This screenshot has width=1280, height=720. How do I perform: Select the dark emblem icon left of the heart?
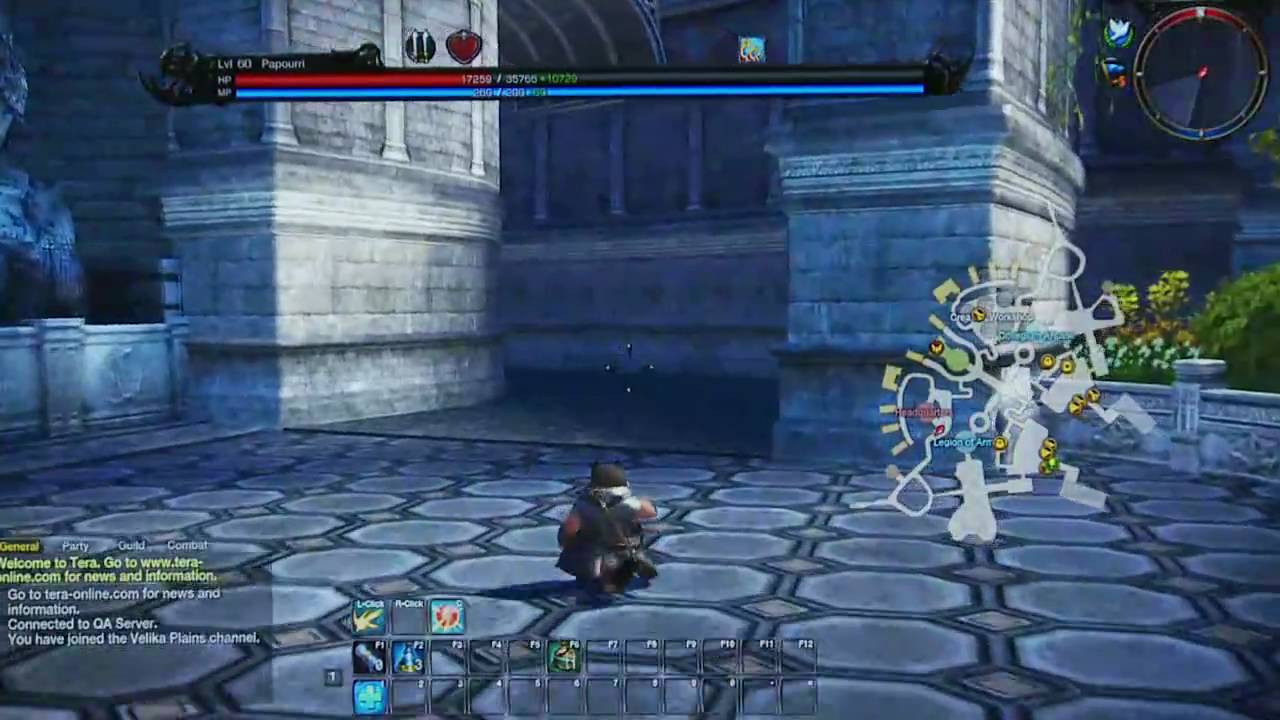tap(419, 43)
